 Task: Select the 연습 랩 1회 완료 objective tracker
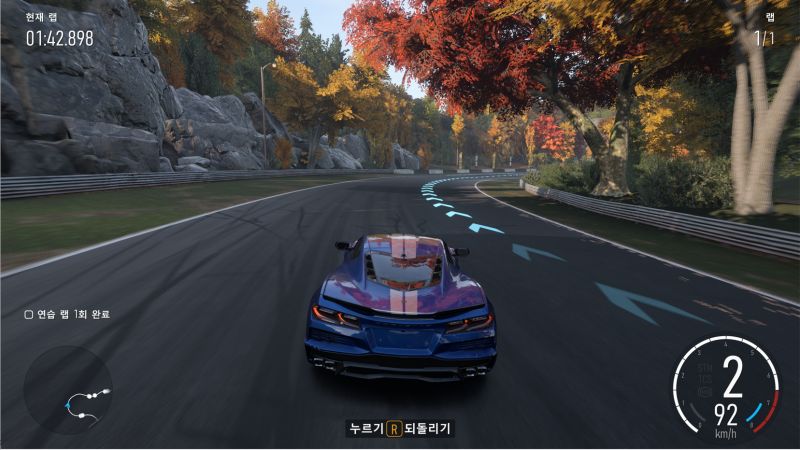pyautogui.click(x=66, y=314)
